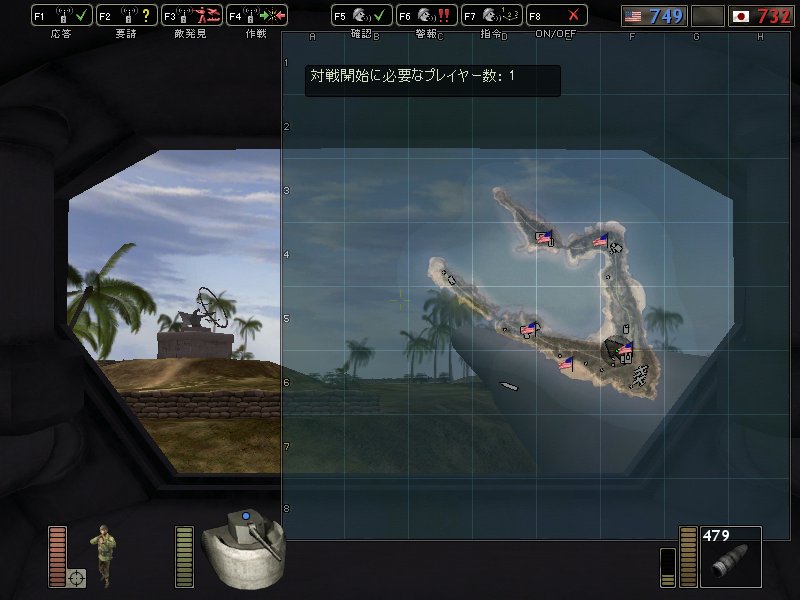Select the ship marker on the map
The width and height of the screenshot is (800, 600).
[508, 385]
